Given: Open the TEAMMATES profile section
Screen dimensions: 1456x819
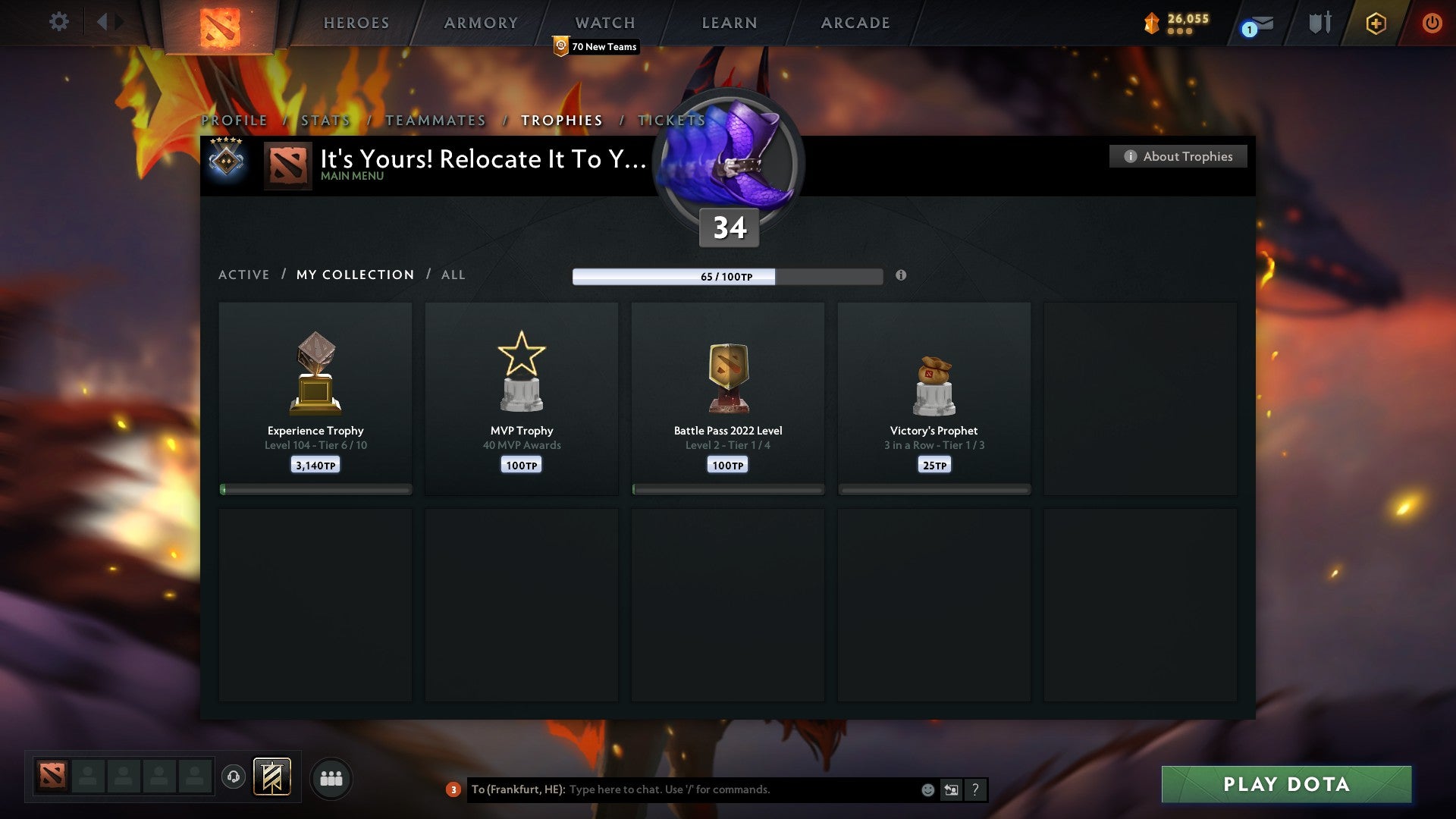Looking at the screenshot, I should (435, 120).
